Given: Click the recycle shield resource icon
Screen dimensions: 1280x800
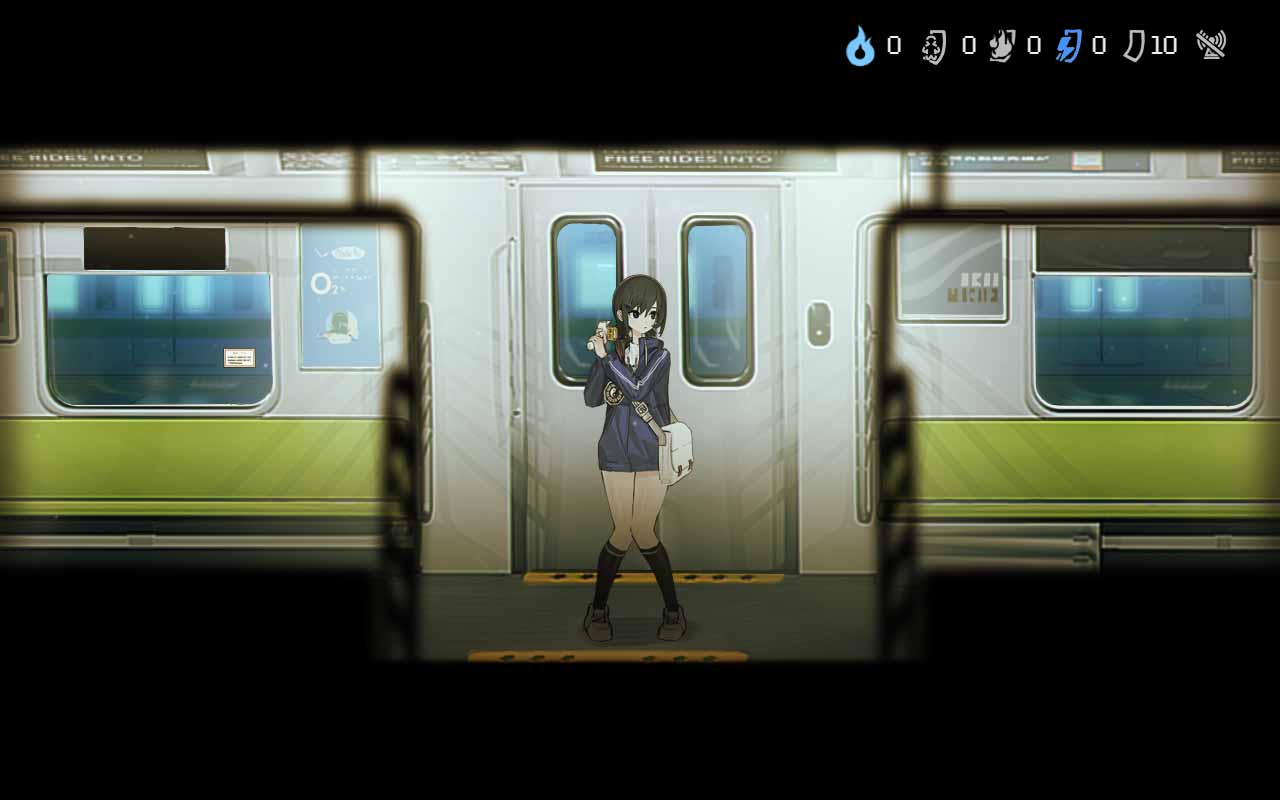Looking at the screenshot, I should (933, 44).
